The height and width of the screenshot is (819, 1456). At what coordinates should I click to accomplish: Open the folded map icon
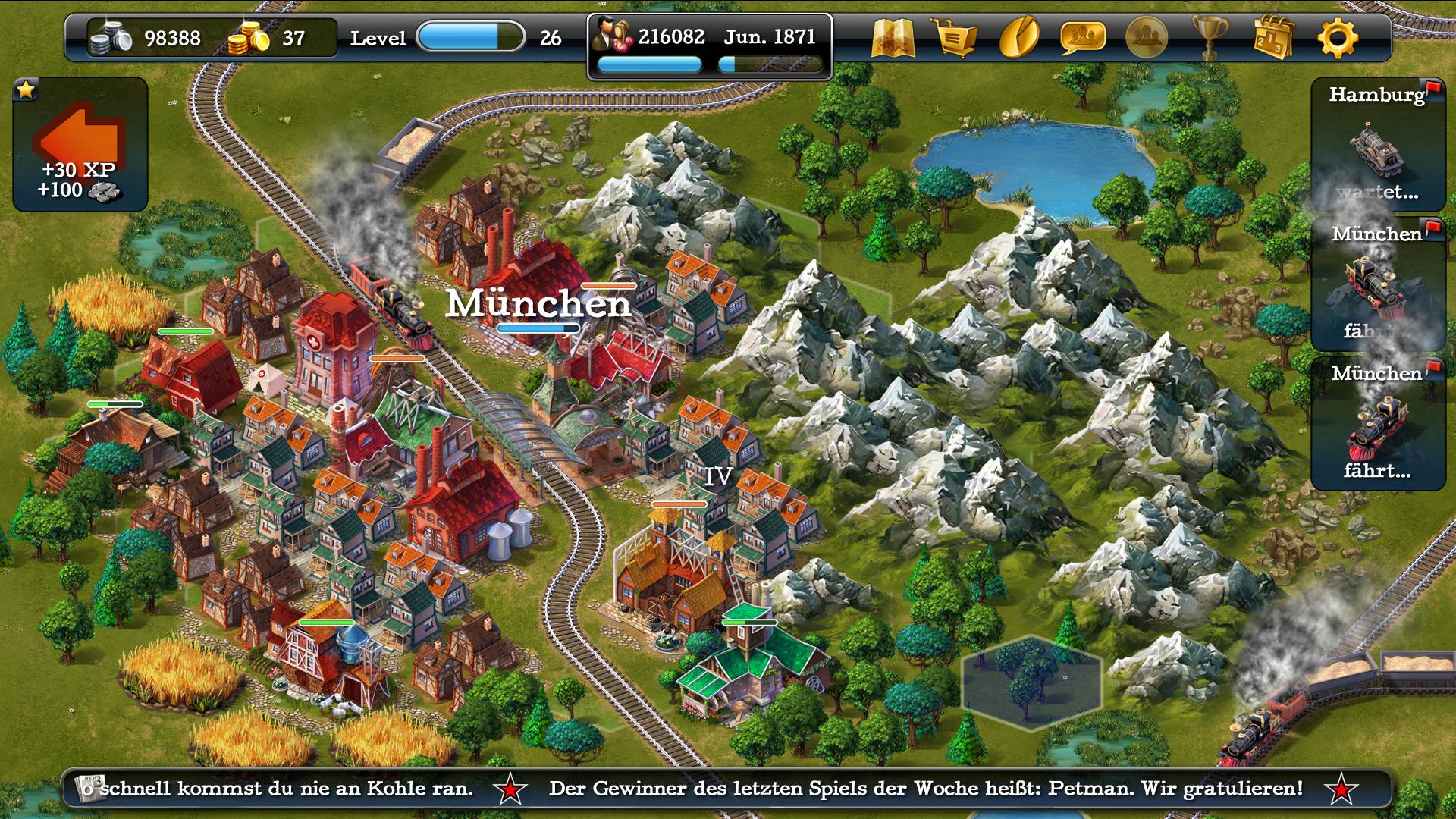[893, 37]
